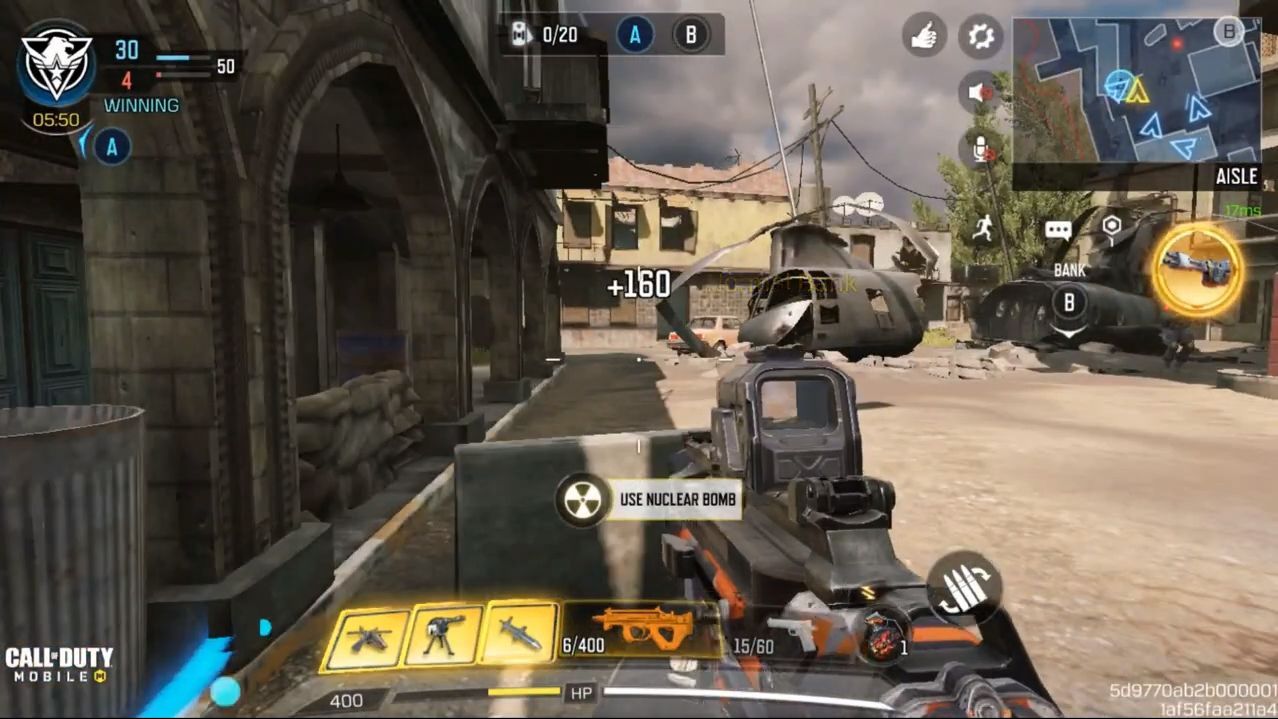The width and height of the screenshot is (1278, 719).
Task: Toggle the muted speaker audio
Action: coord(980,93)
